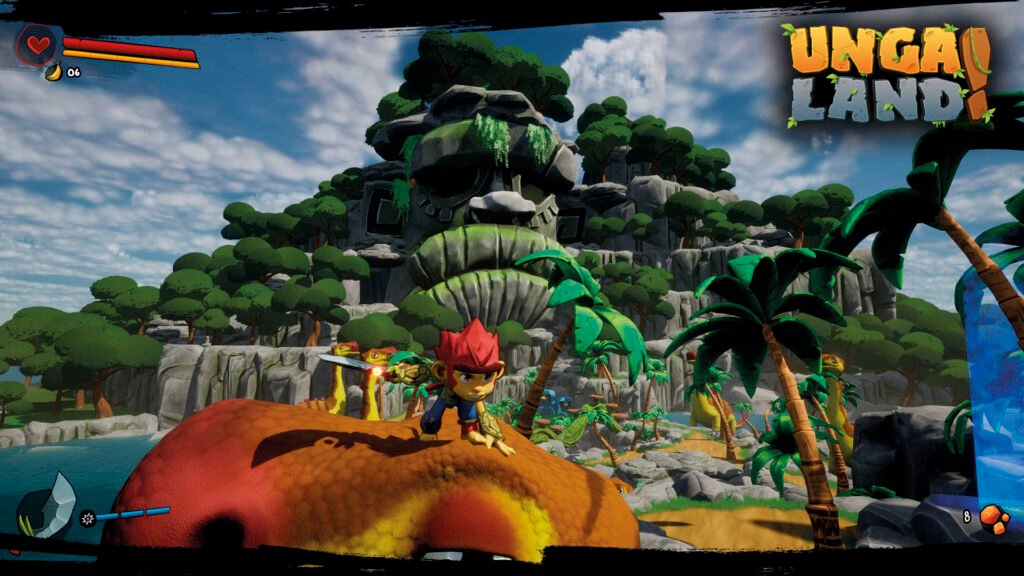Click the red heart health icon
This screenshot has height=576, width=1024.
38,45
